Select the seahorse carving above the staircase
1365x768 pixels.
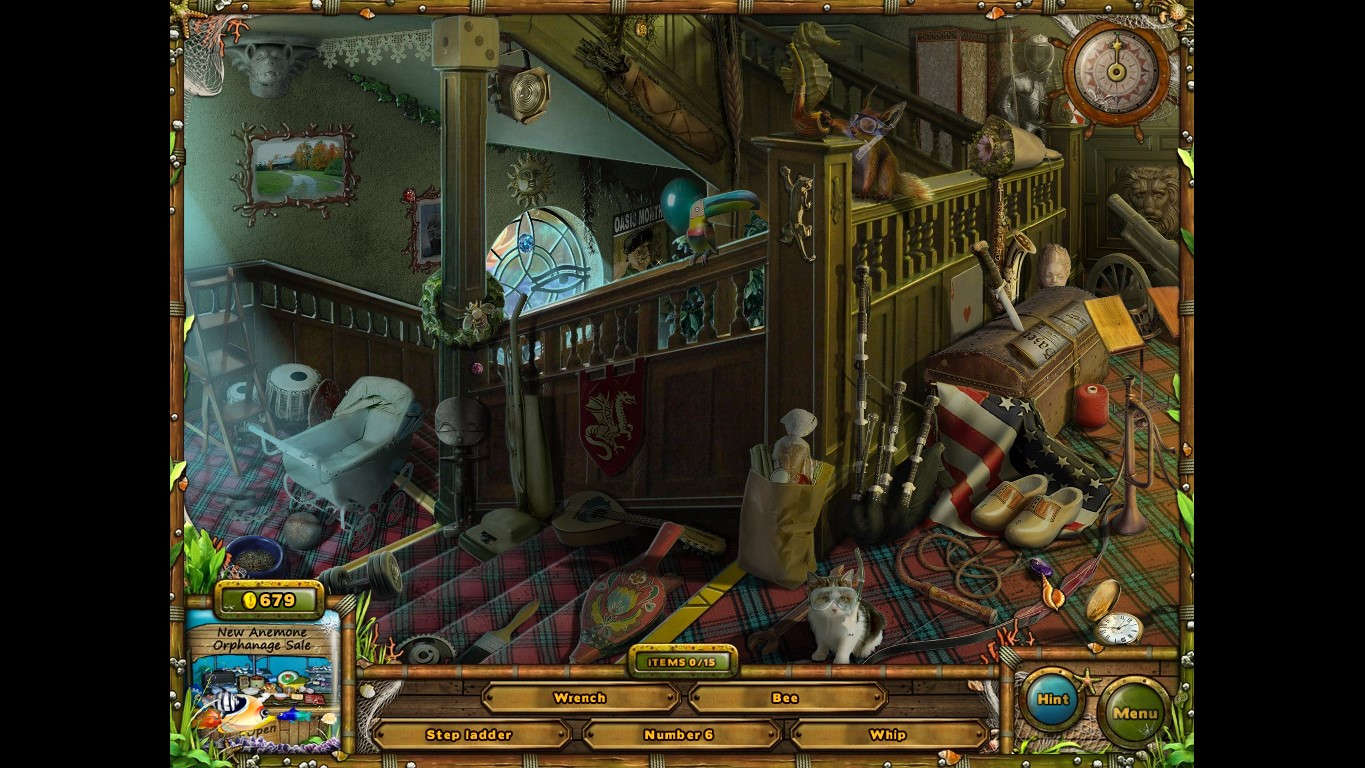tap(814, 60)
